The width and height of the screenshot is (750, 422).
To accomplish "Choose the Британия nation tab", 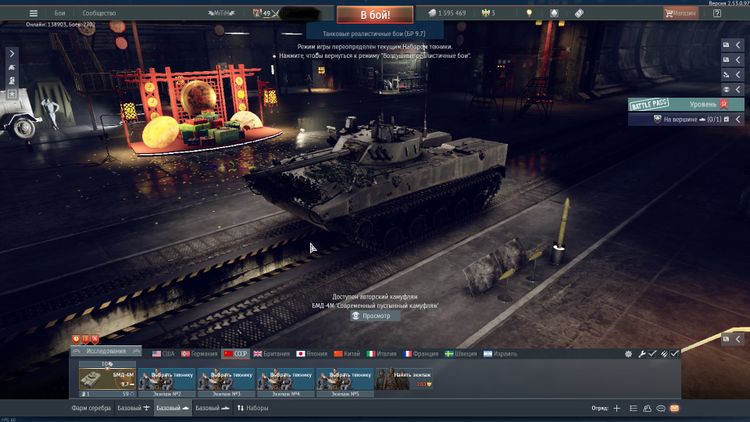I will (x=272, y=353).
